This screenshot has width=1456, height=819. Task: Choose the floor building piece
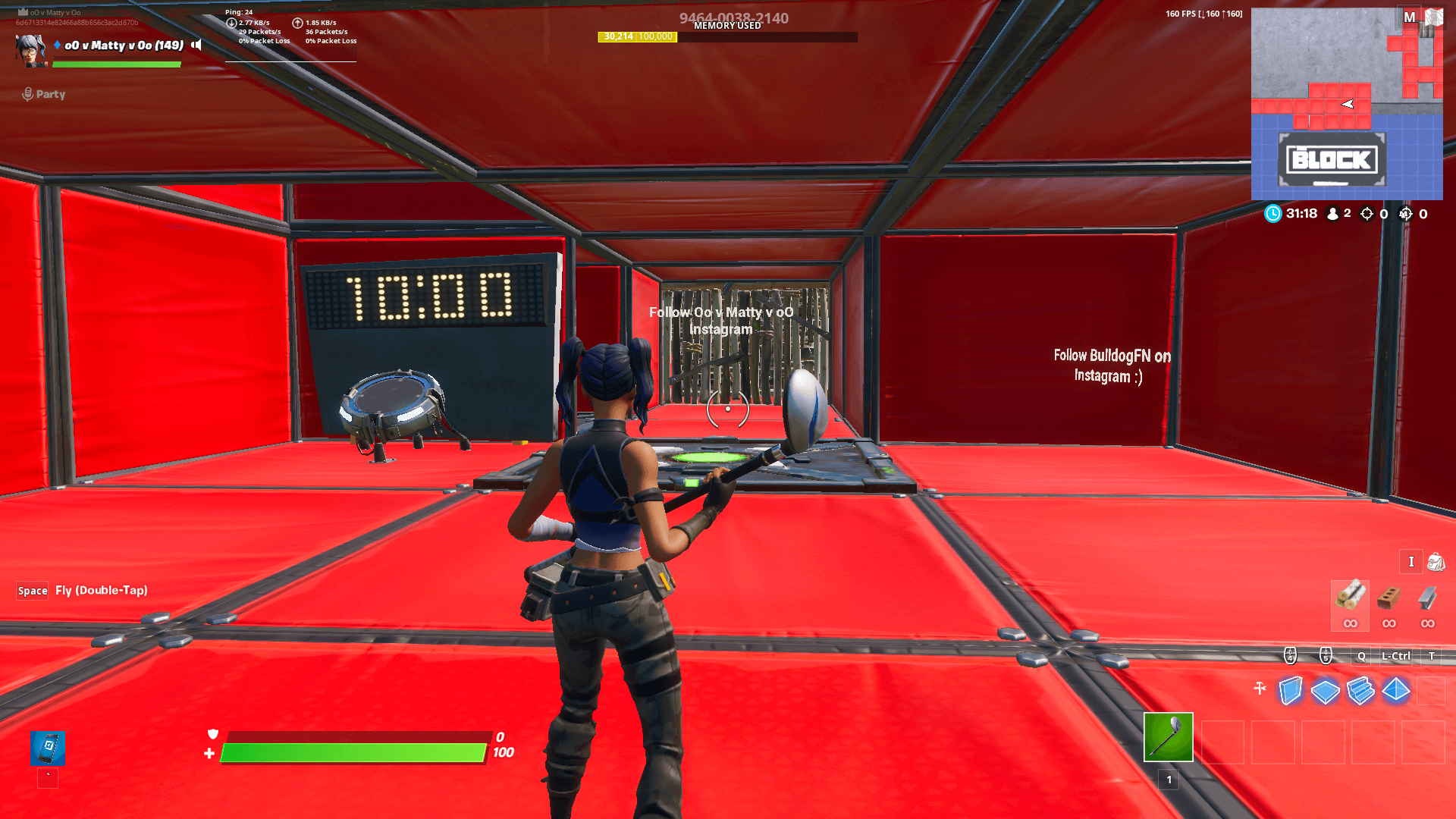pyautogui.click(x=1325, y=691)
